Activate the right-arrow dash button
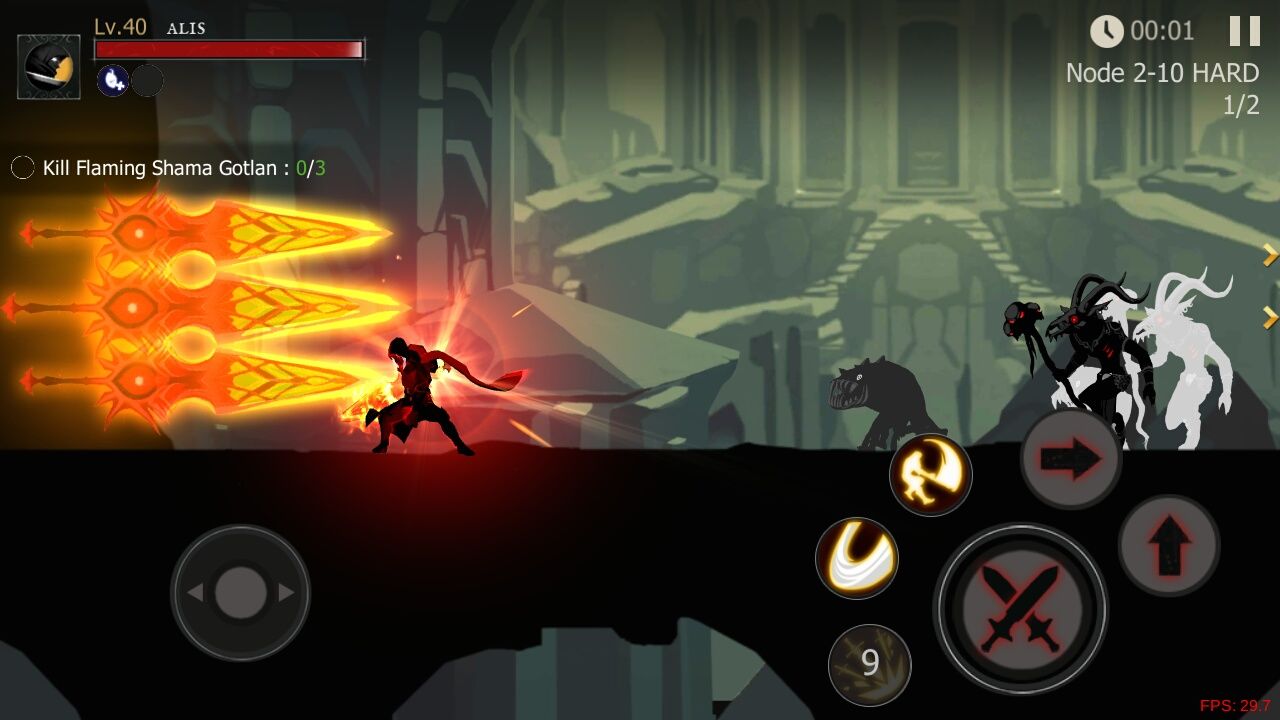This screenshot has height=720, width=1280. tap(1071, 459)
